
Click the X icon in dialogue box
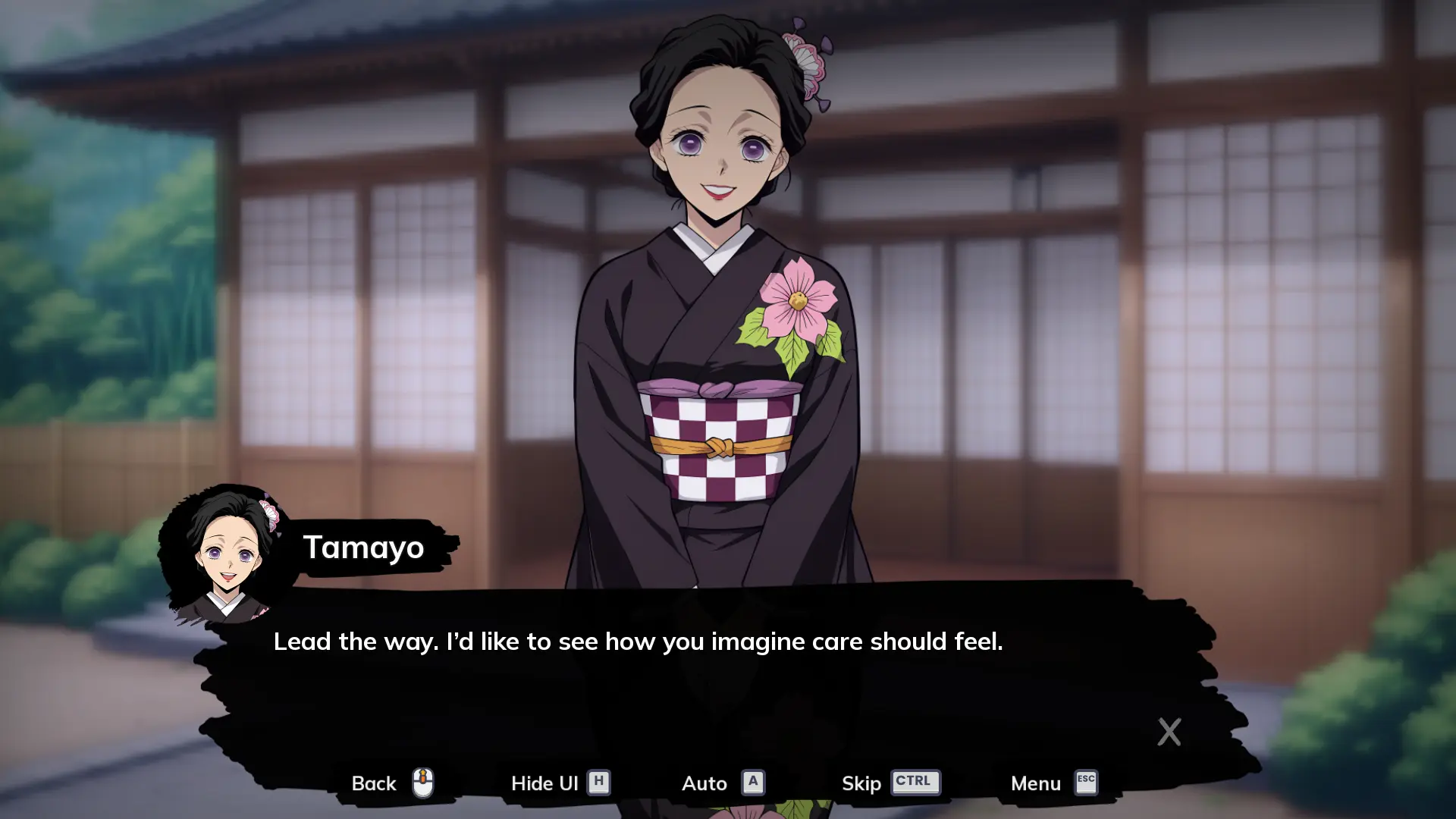(1169, 732)
